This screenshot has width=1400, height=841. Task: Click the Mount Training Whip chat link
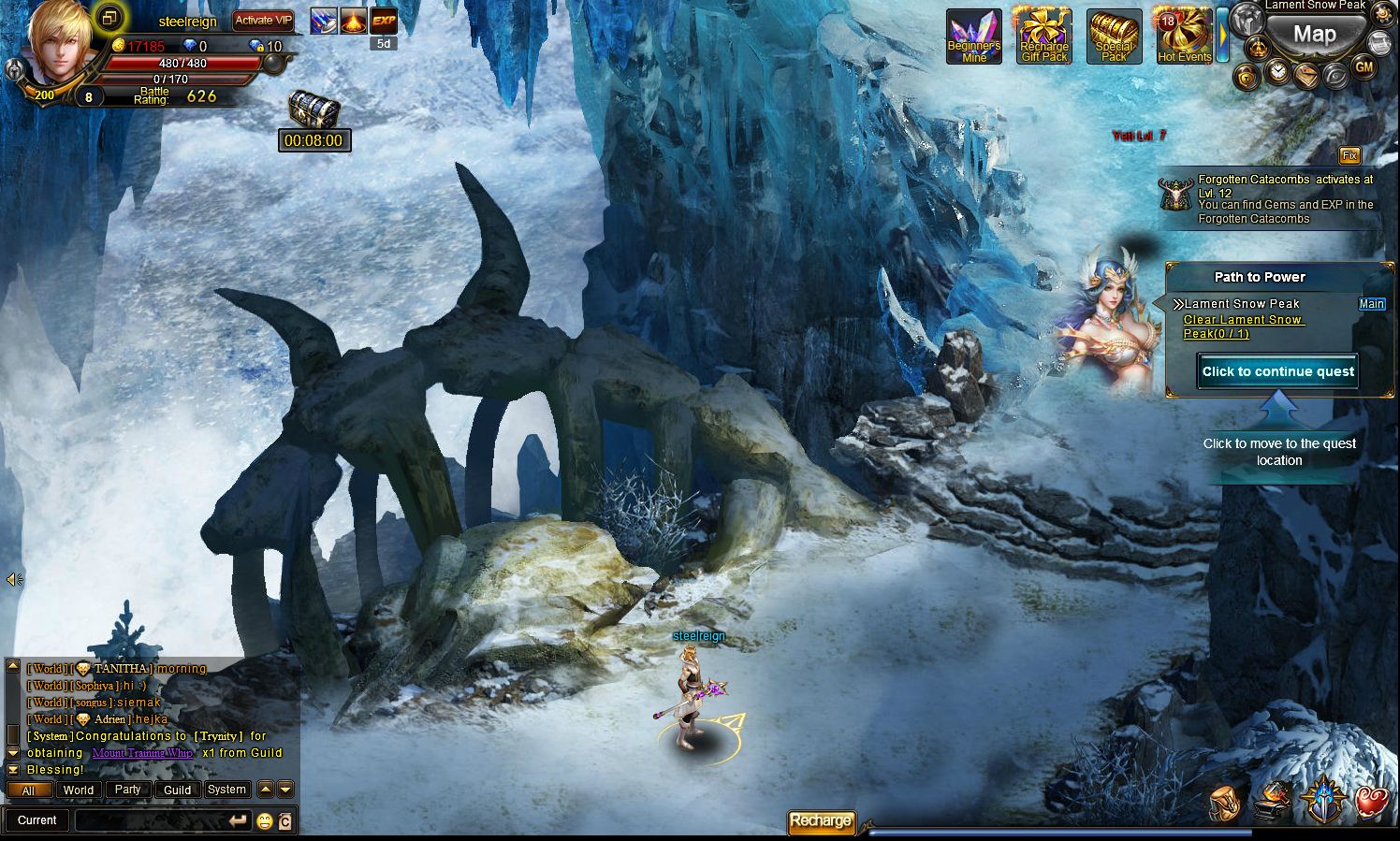[142, 753]
